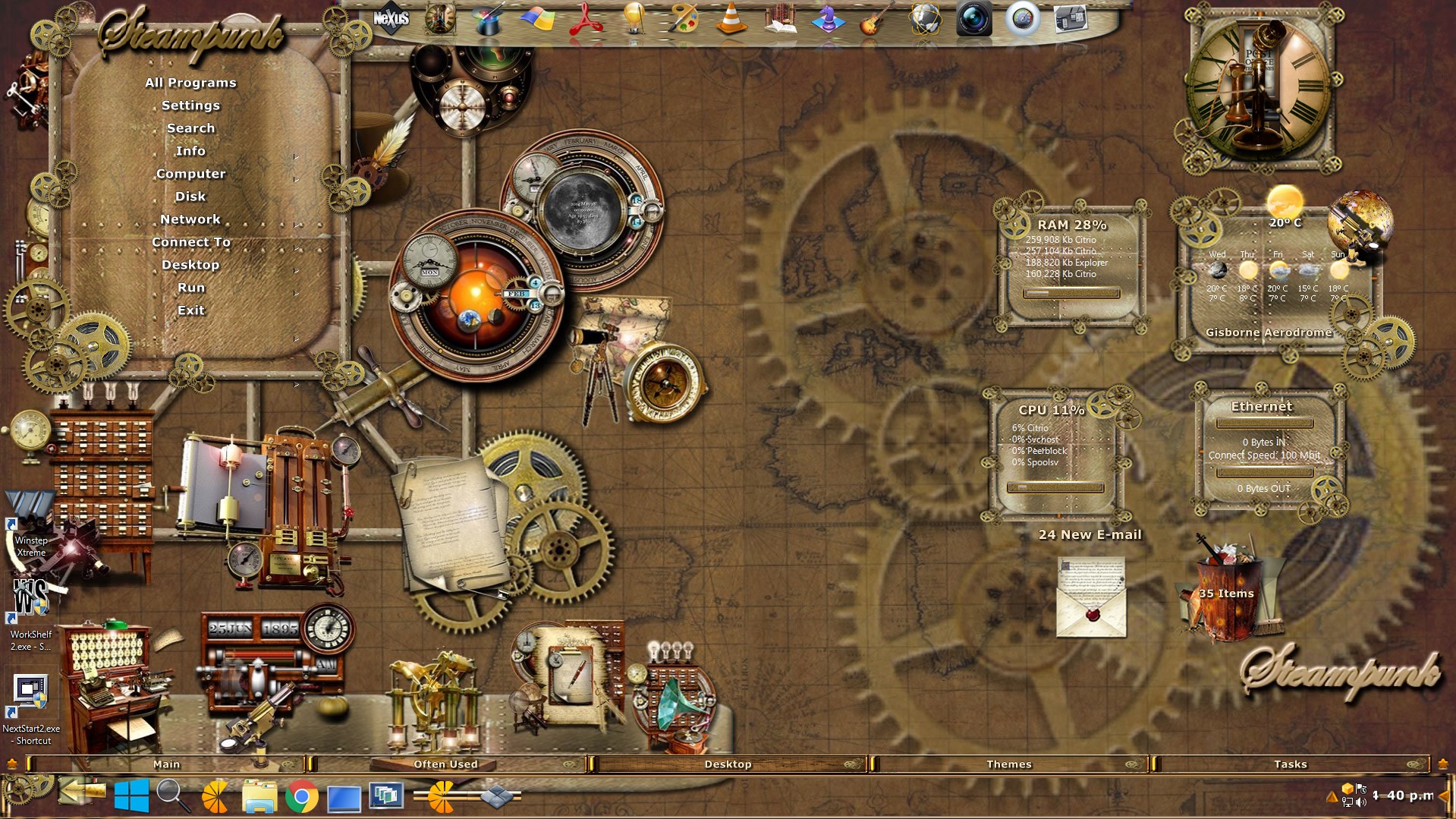Choose Search from the start menu

tap(190, 128)
